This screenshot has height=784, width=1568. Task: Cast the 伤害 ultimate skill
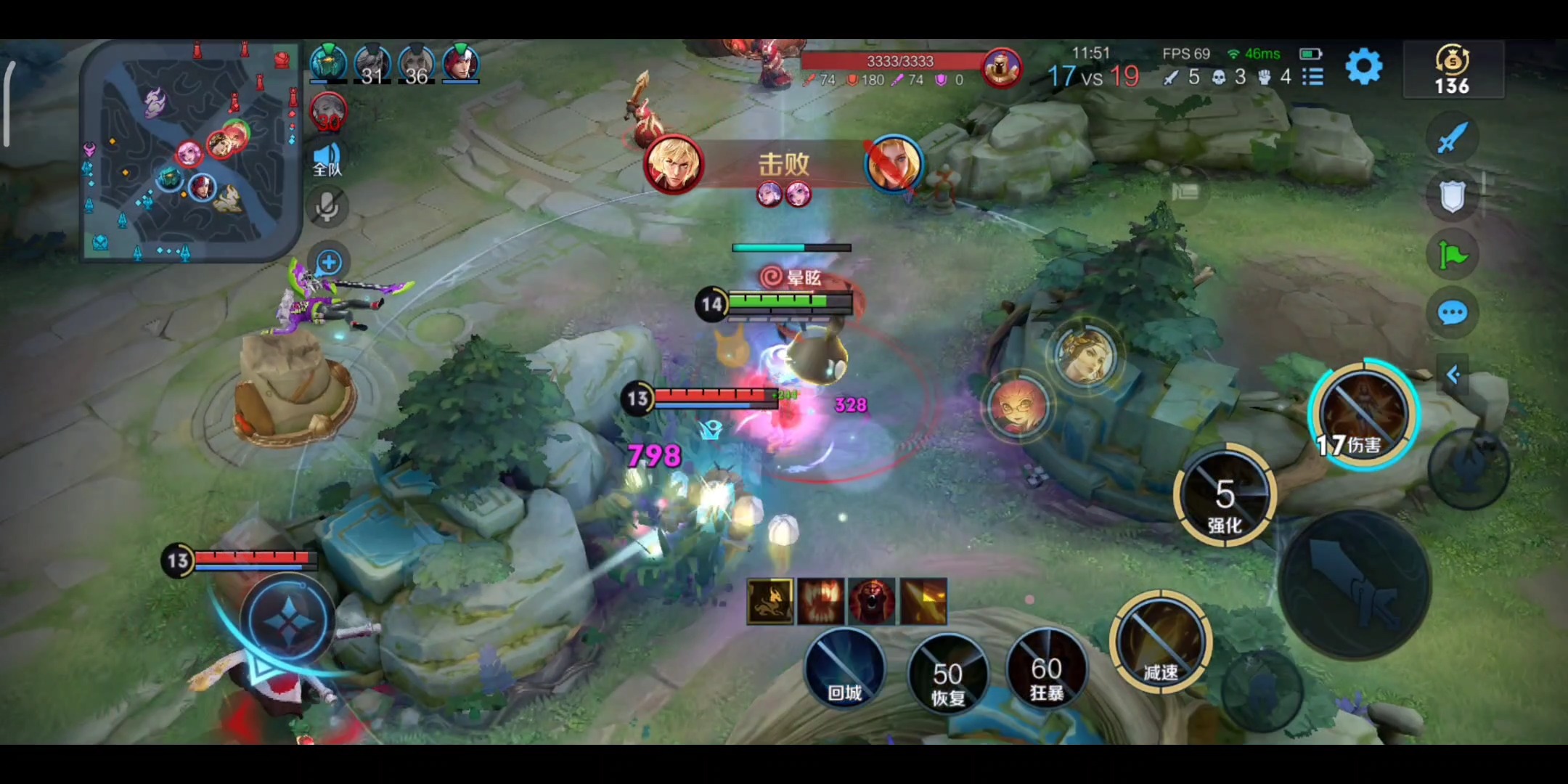pyautogui.click(x=1363, y=414)
